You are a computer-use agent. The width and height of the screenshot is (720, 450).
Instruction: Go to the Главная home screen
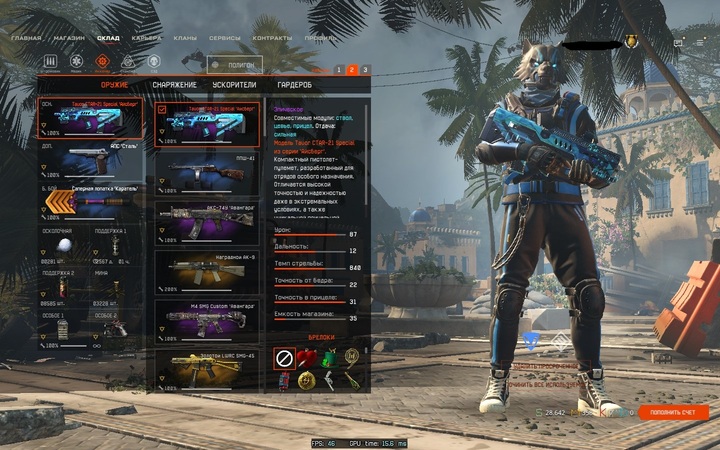click(27, 37)
